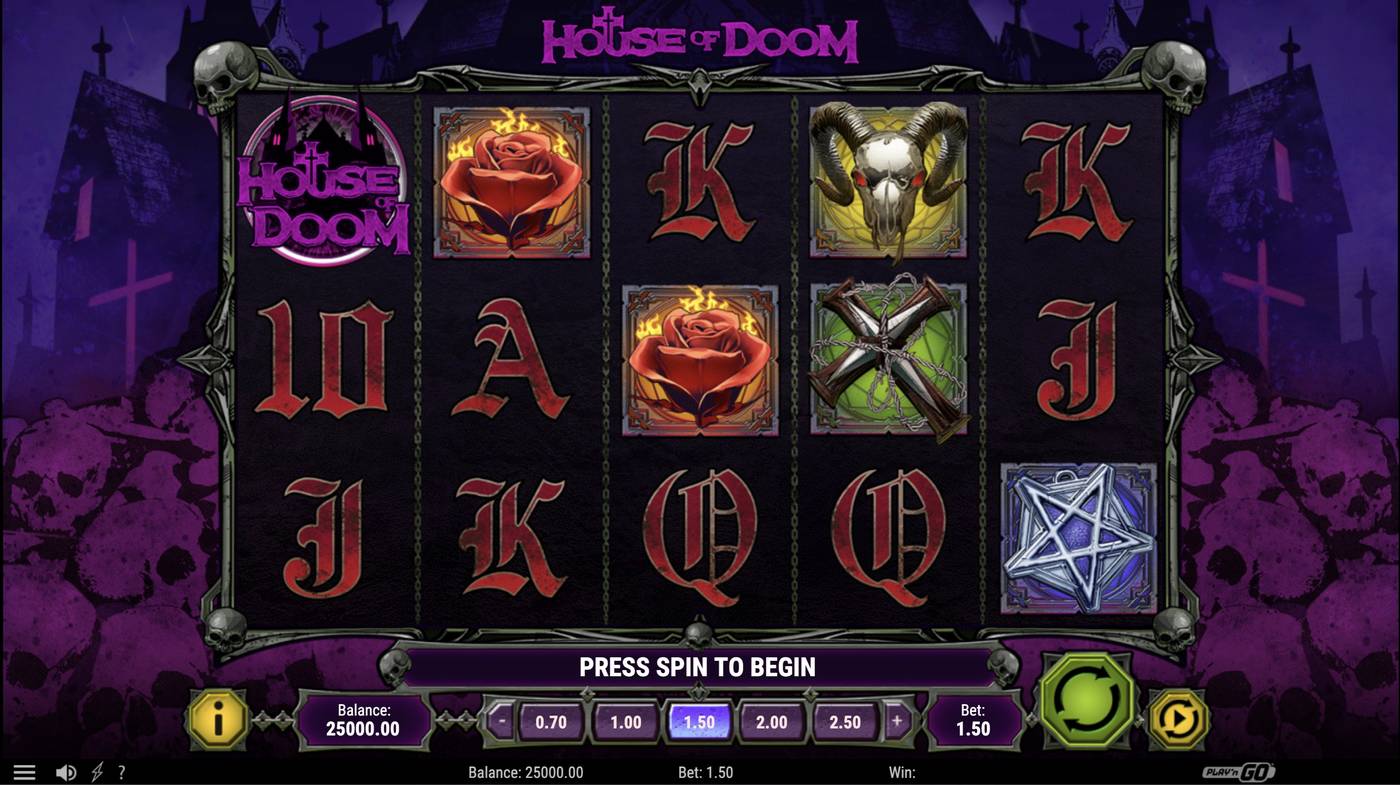Click the Bet 1.50 display panel
The height and width of the screenshot is (785, 1400).
975,719
